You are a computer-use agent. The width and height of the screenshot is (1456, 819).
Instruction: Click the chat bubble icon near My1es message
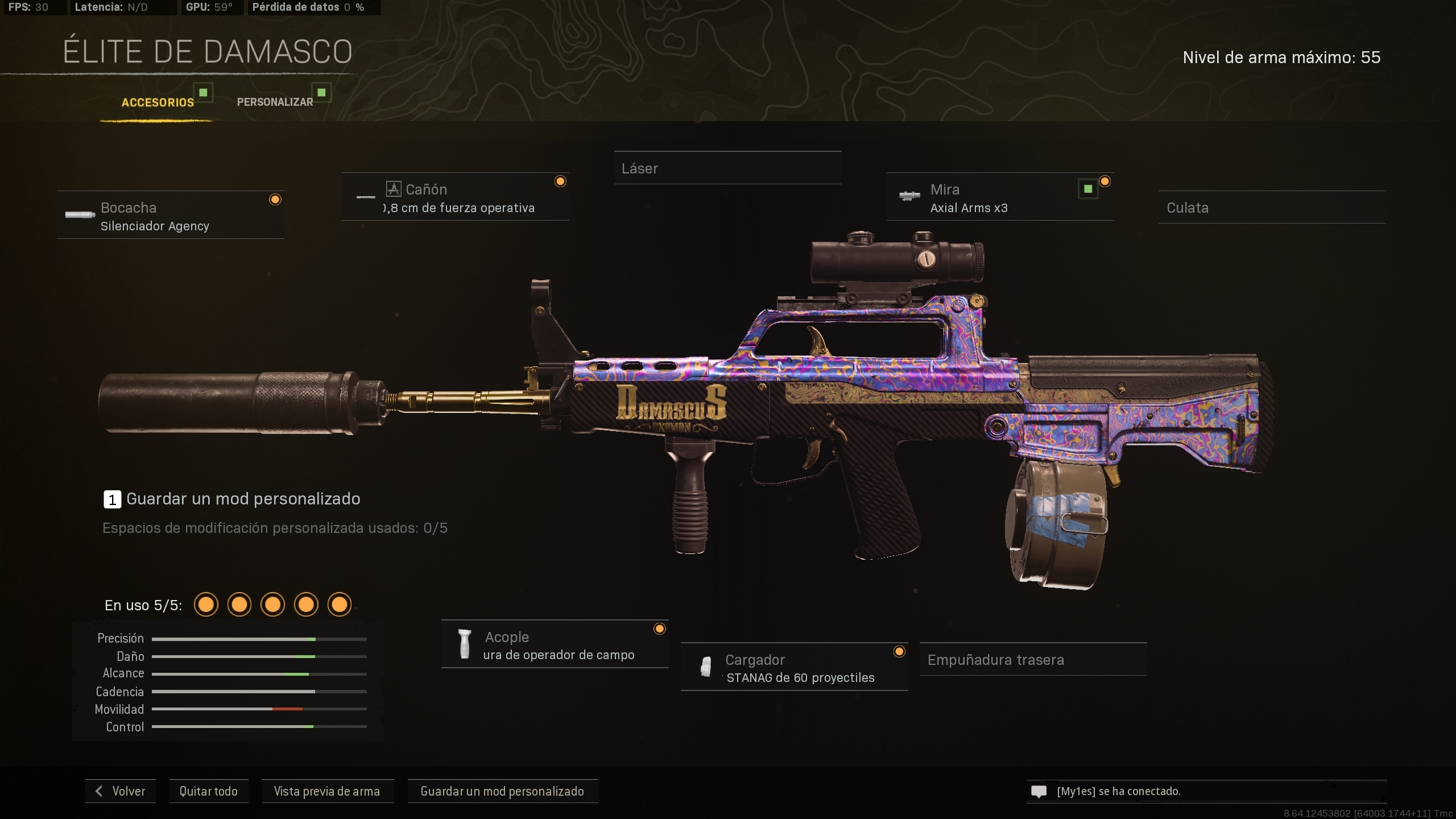(1039, 791)
